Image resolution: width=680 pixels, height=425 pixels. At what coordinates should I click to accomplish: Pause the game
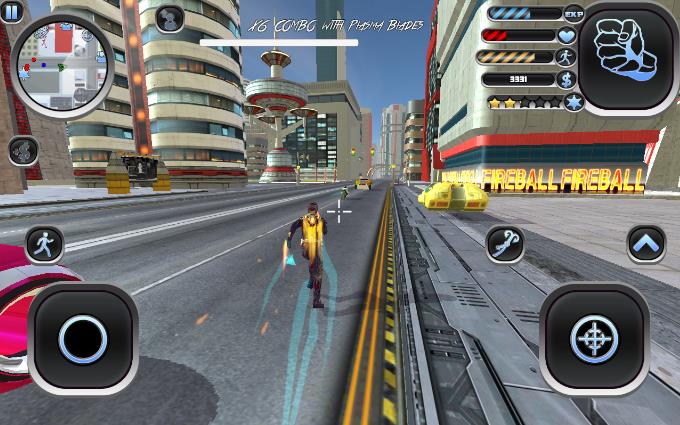point(11,11)
